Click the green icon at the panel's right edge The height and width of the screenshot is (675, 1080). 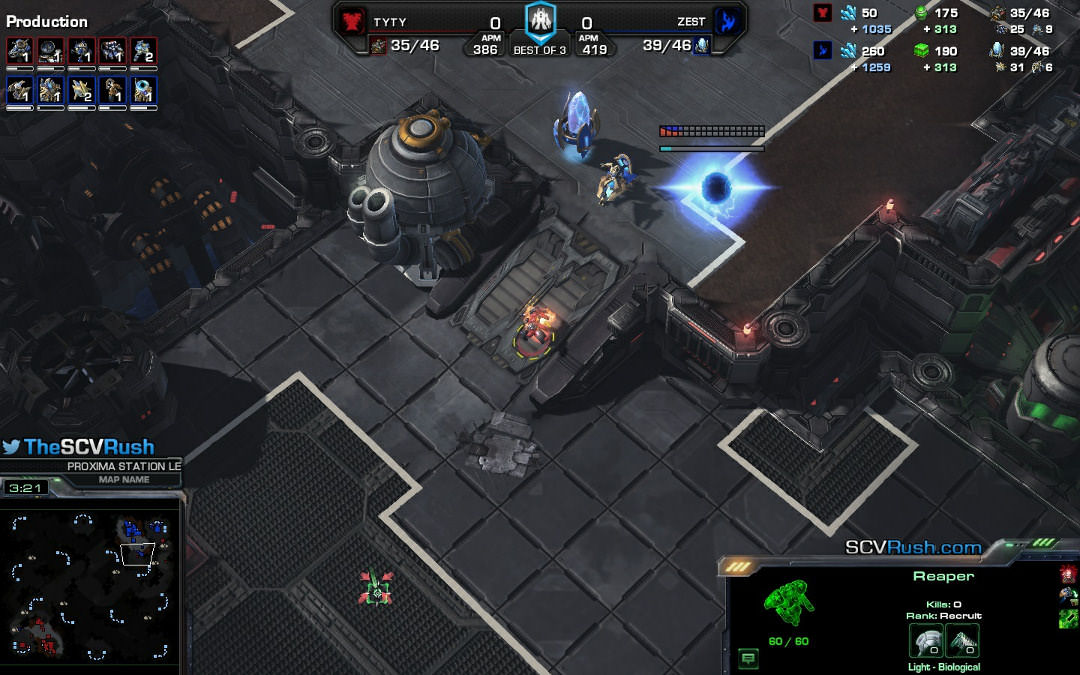(1067, 618)
